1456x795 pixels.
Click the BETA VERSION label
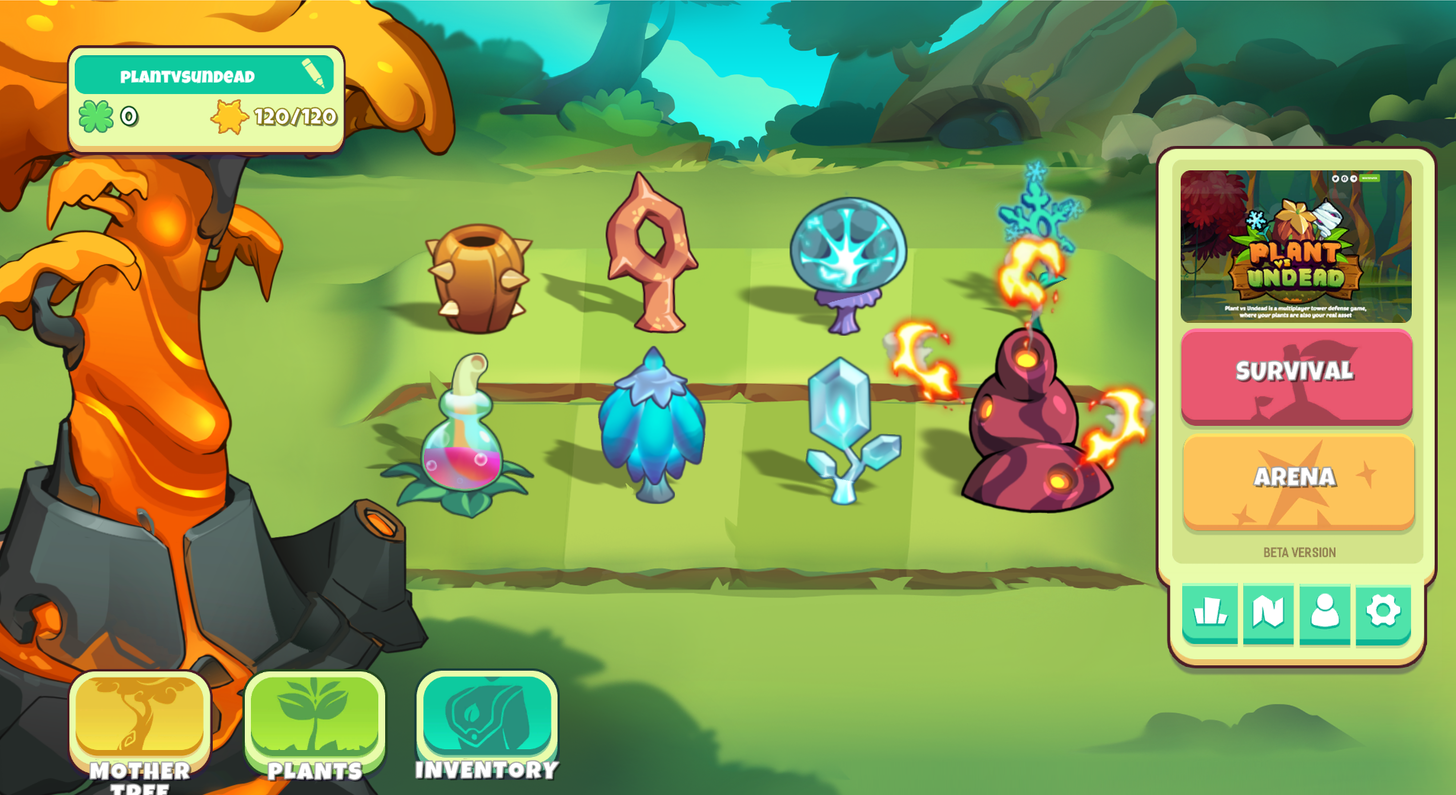click(x=1297, y=552)
